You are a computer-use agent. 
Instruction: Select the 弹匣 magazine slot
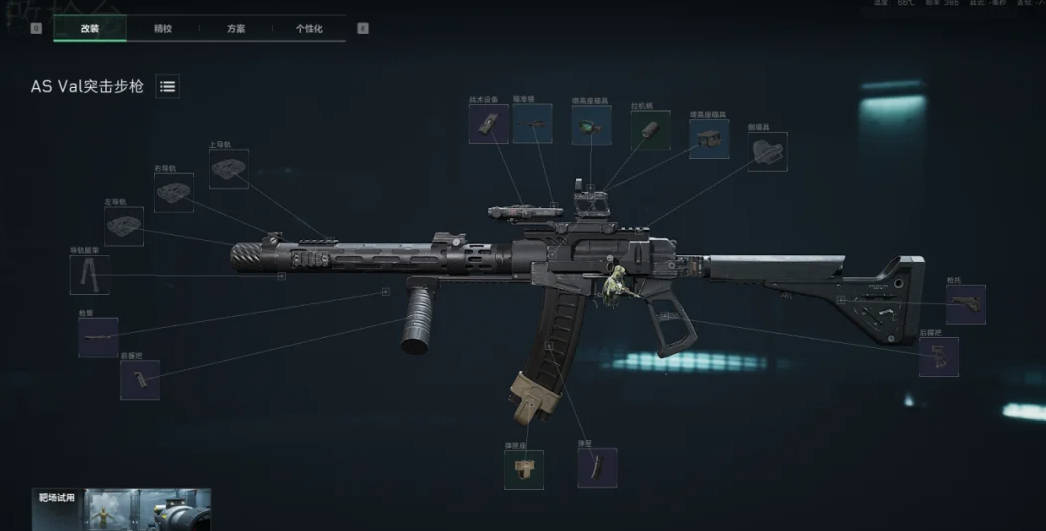coord(597,467)
